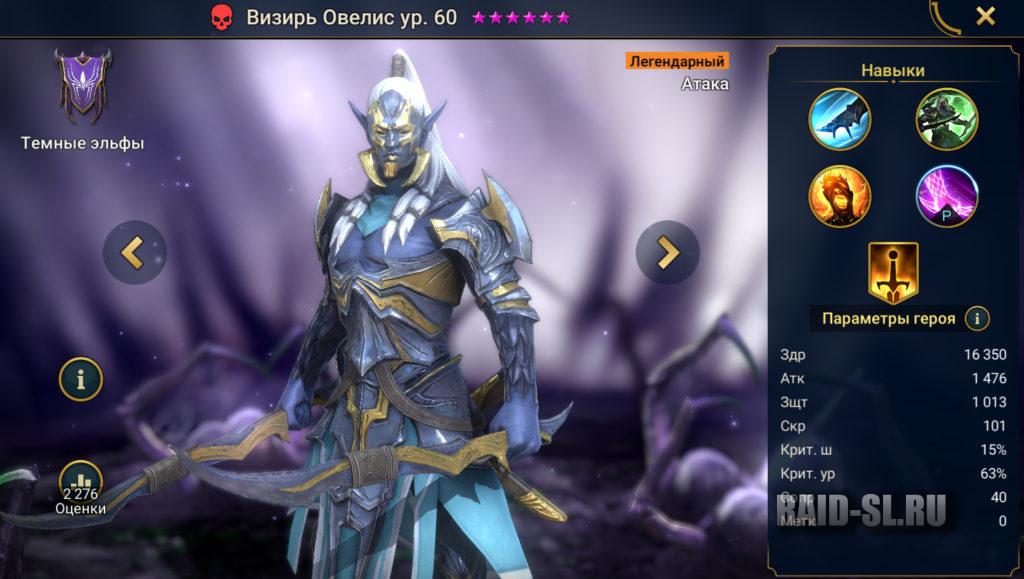Inspect the purple passive skill
1024x579 pixels.
tap(946, 196)
